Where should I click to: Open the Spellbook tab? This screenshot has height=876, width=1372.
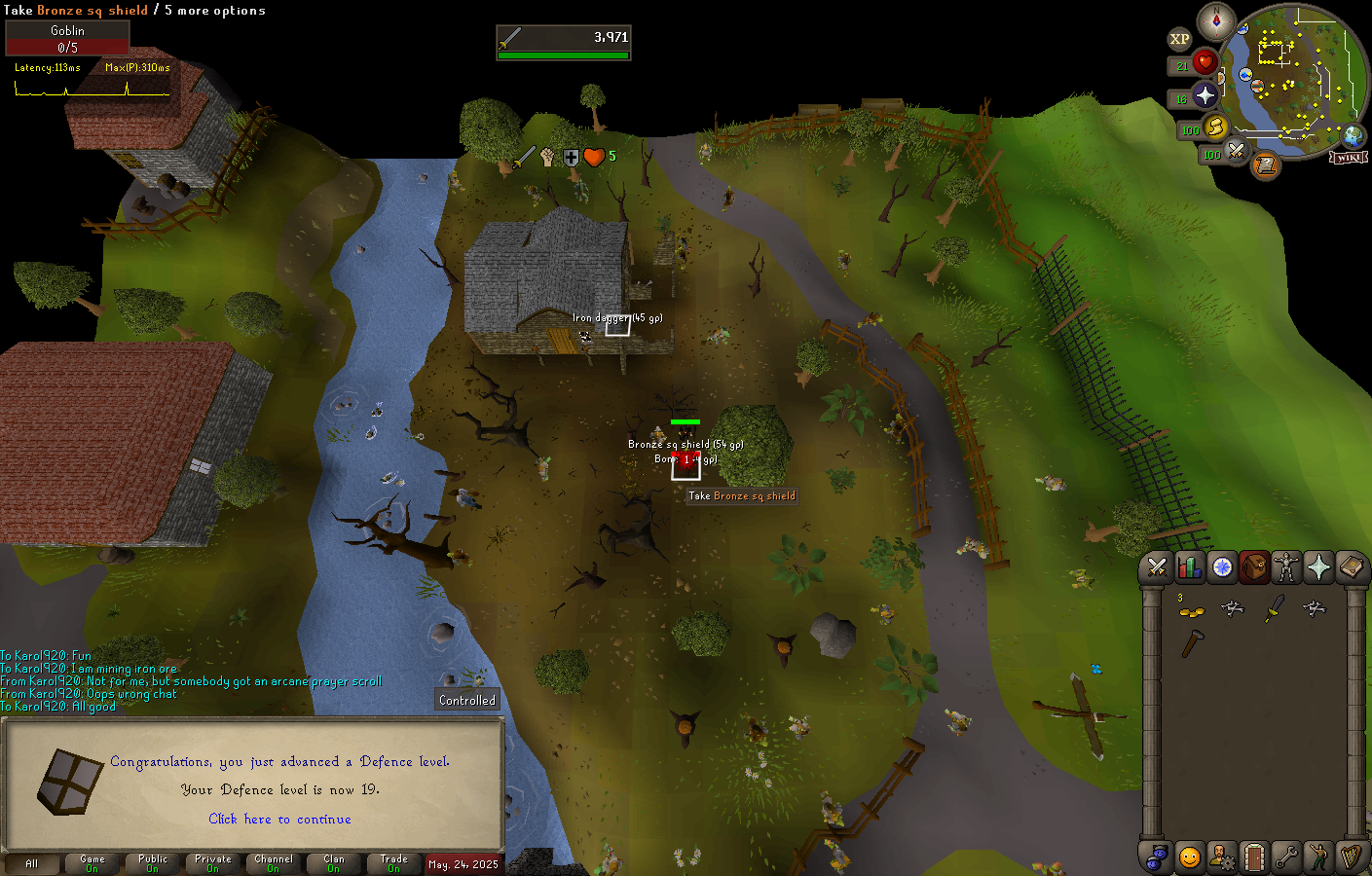click(1351, 566)
